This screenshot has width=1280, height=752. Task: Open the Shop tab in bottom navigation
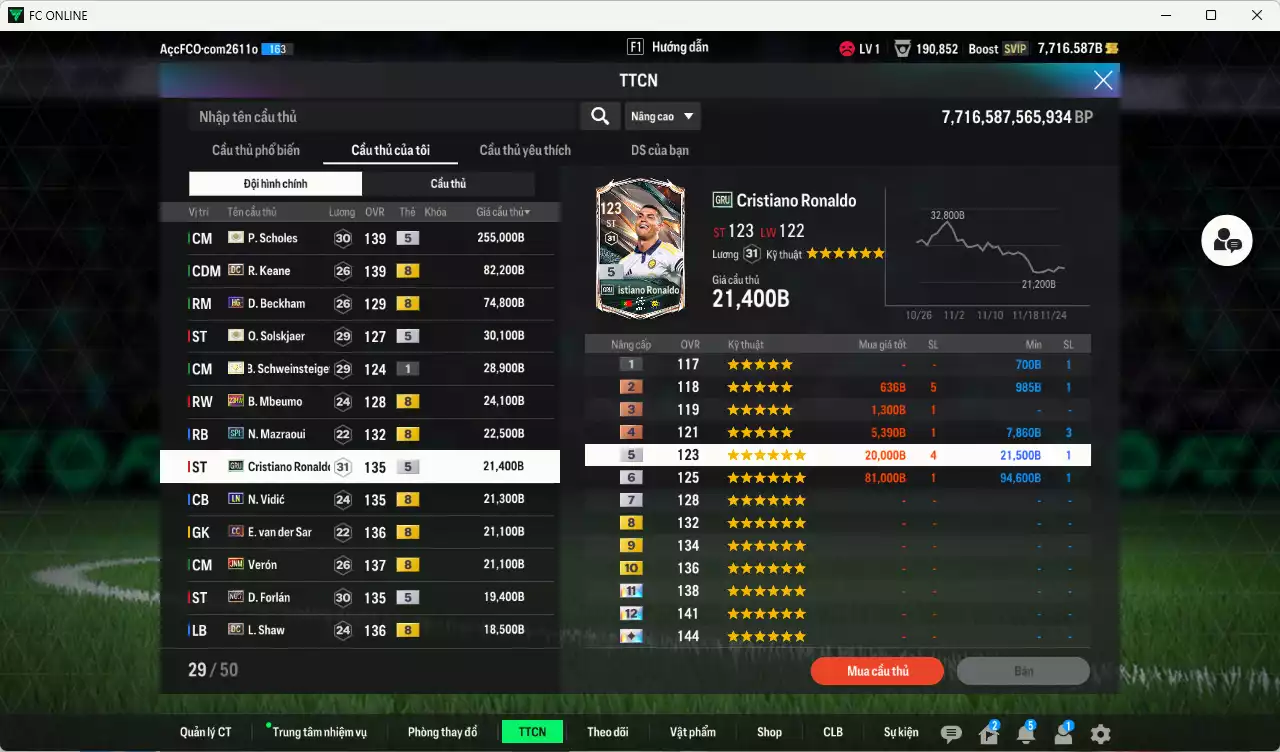(x=769, y=731)
